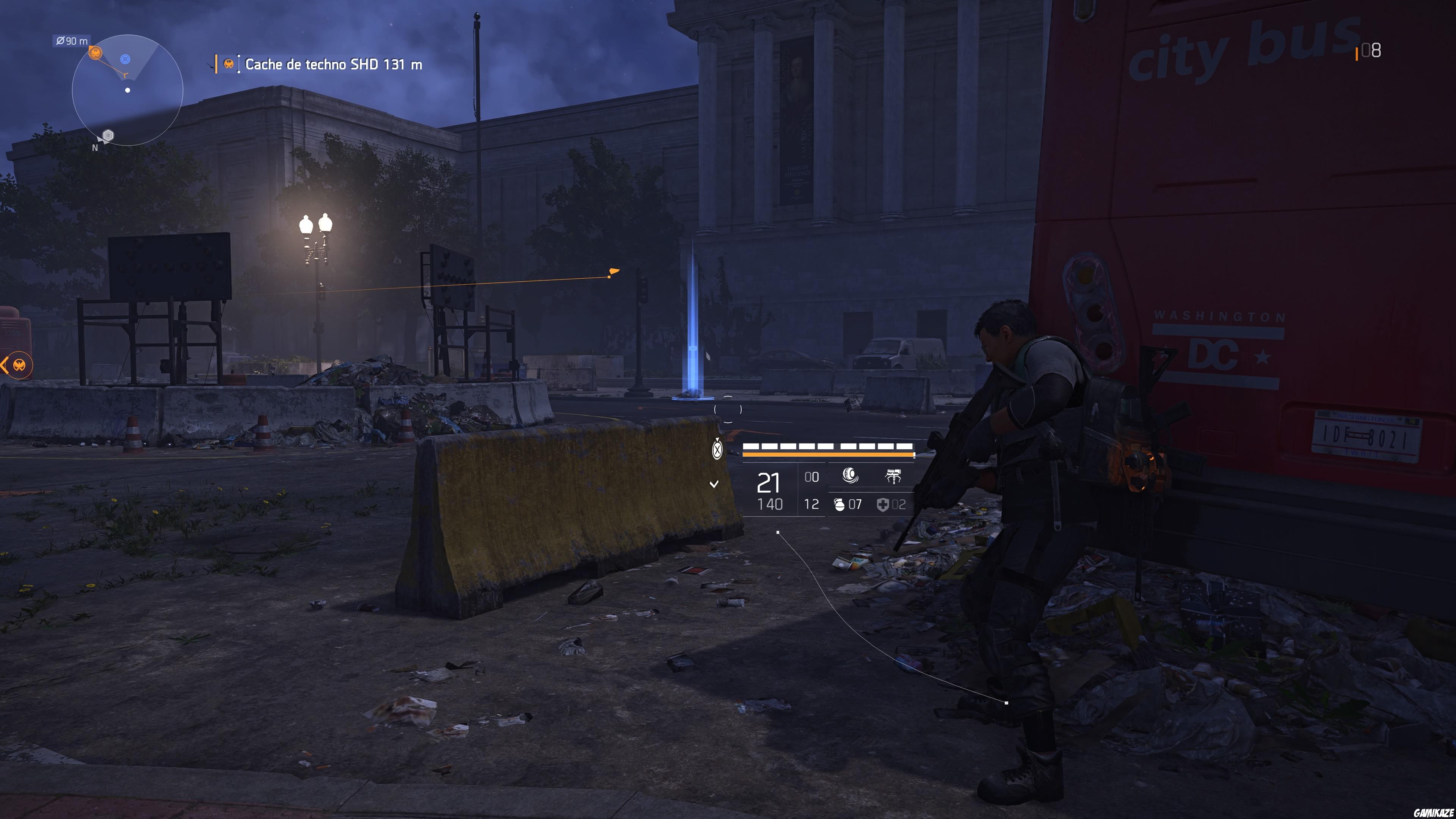Expand the 90 m radius label on the minimap

(x=71, y=41)
